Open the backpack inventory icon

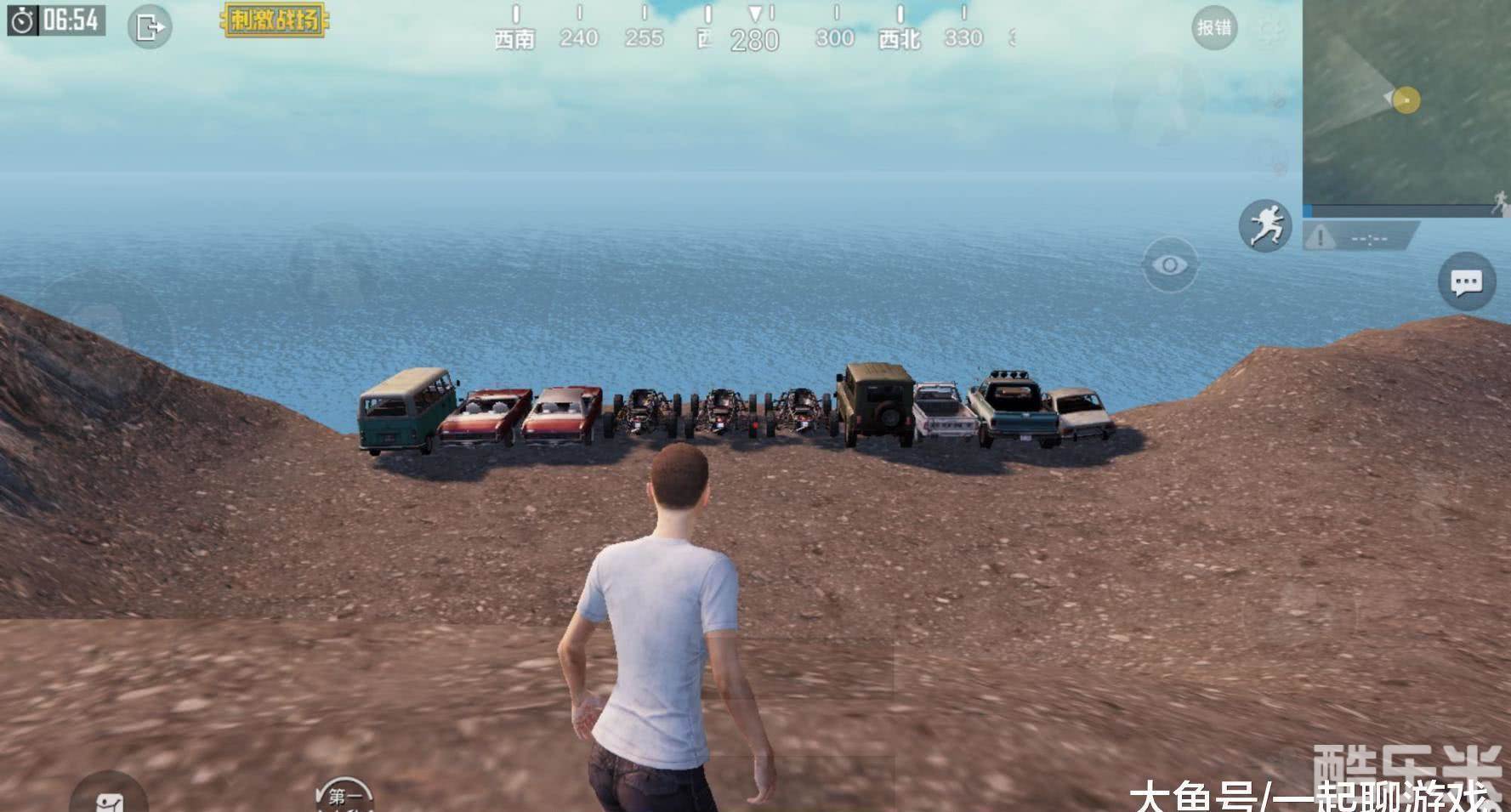[109, 798]
